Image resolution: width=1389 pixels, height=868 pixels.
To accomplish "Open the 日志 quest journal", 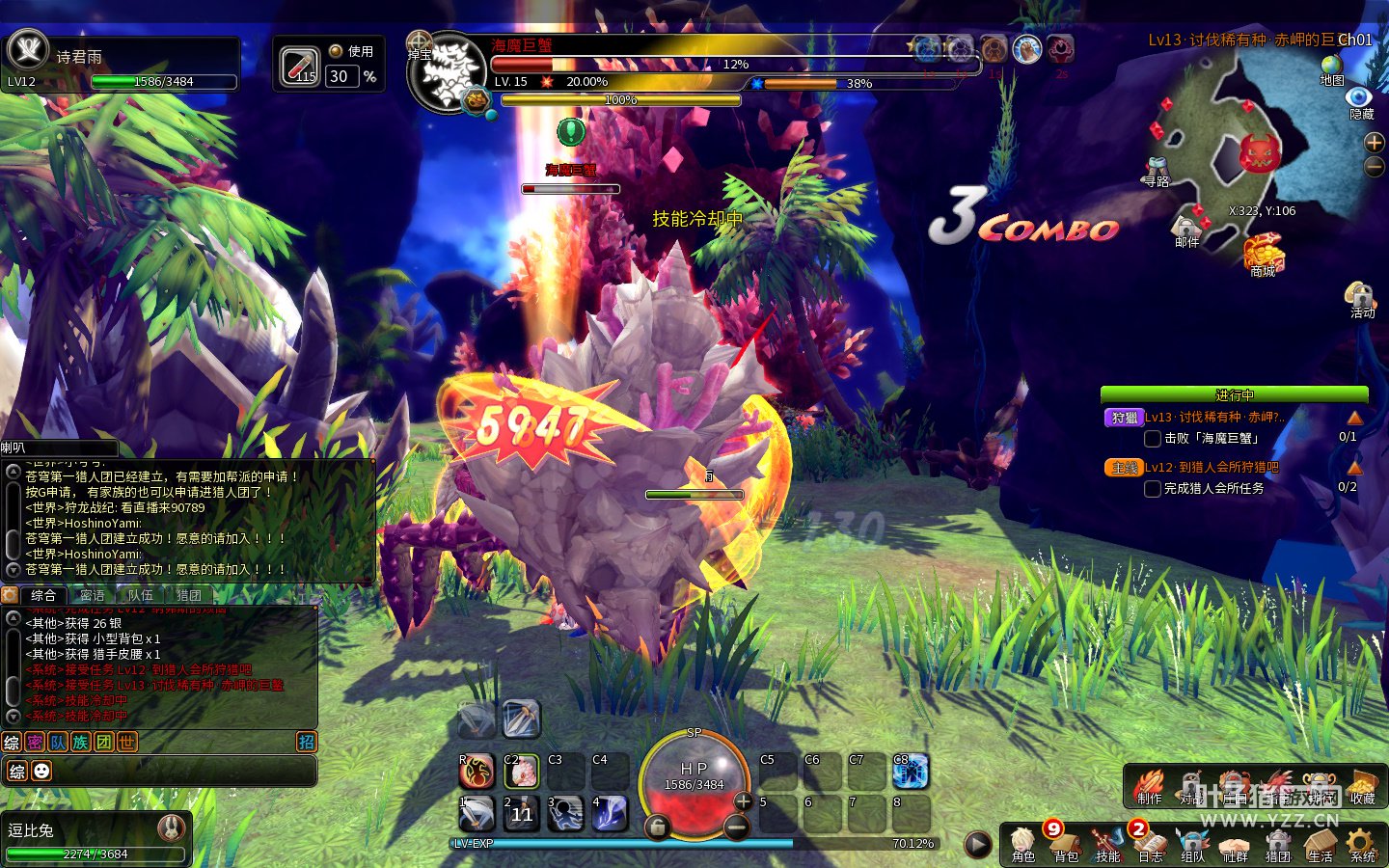I will pyautogui.click(x=1150, y=843).
